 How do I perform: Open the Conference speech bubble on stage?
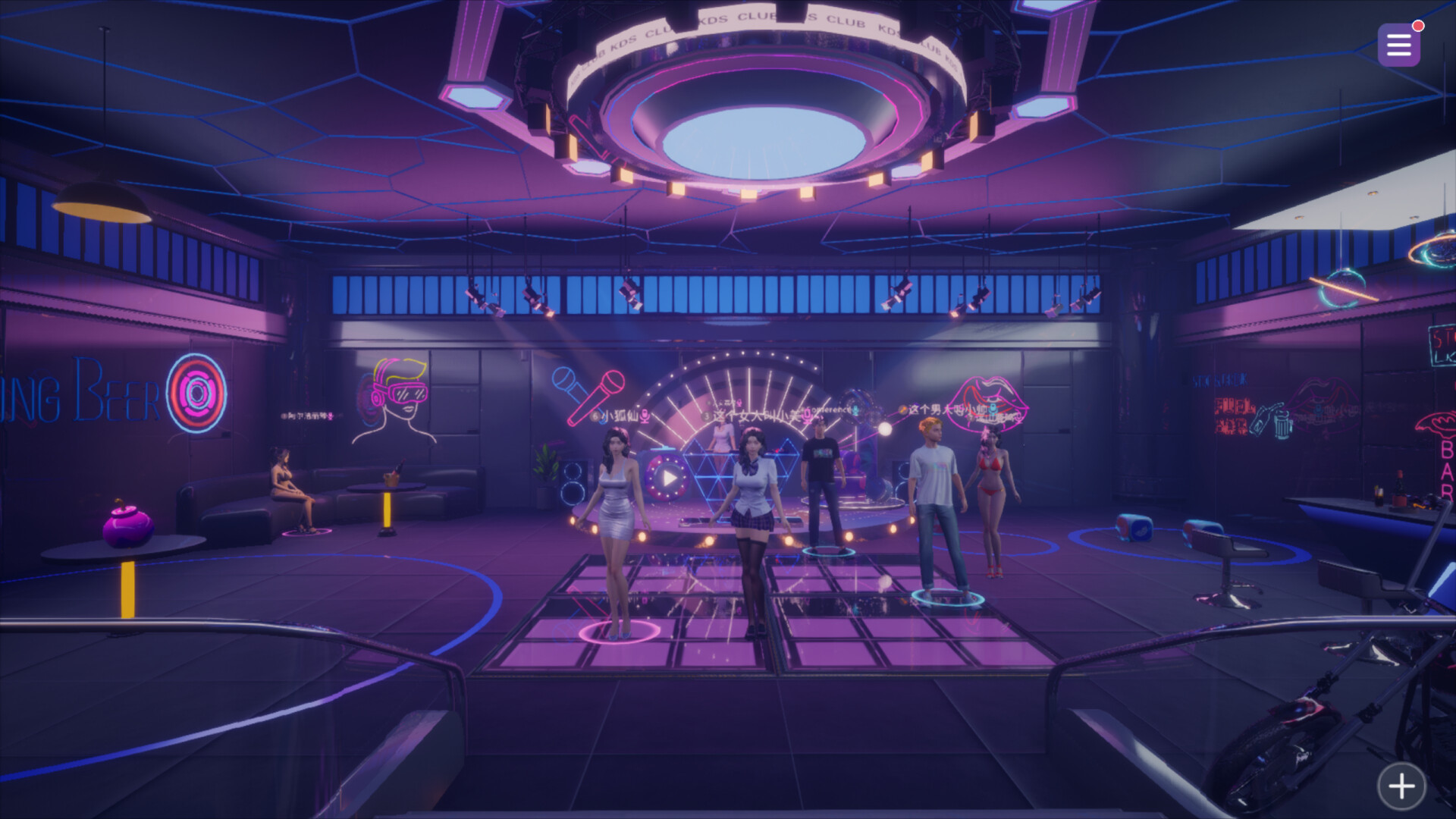pos(830,409)
